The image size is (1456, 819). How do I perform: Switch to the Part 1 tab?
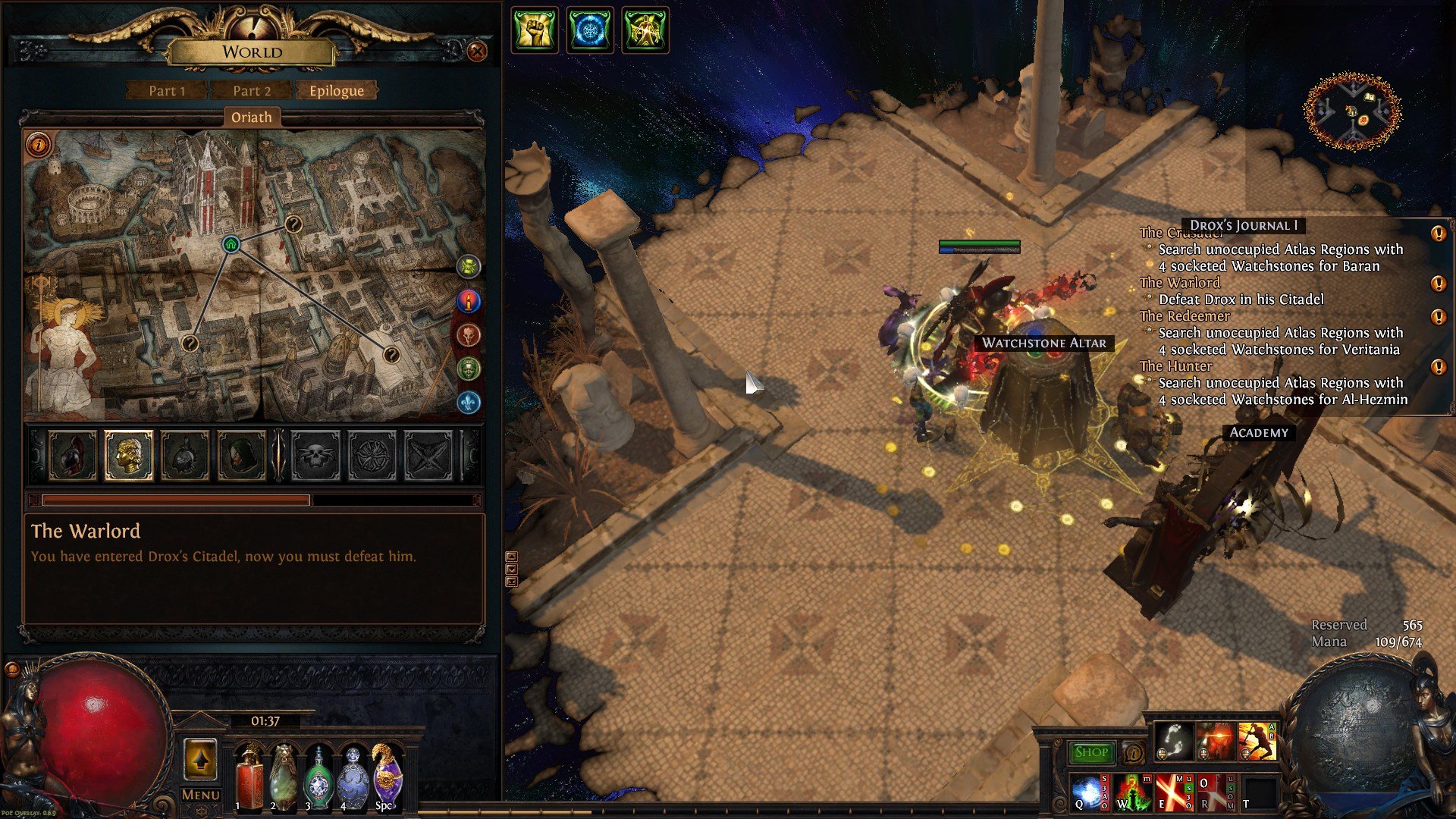pos(166,90)
